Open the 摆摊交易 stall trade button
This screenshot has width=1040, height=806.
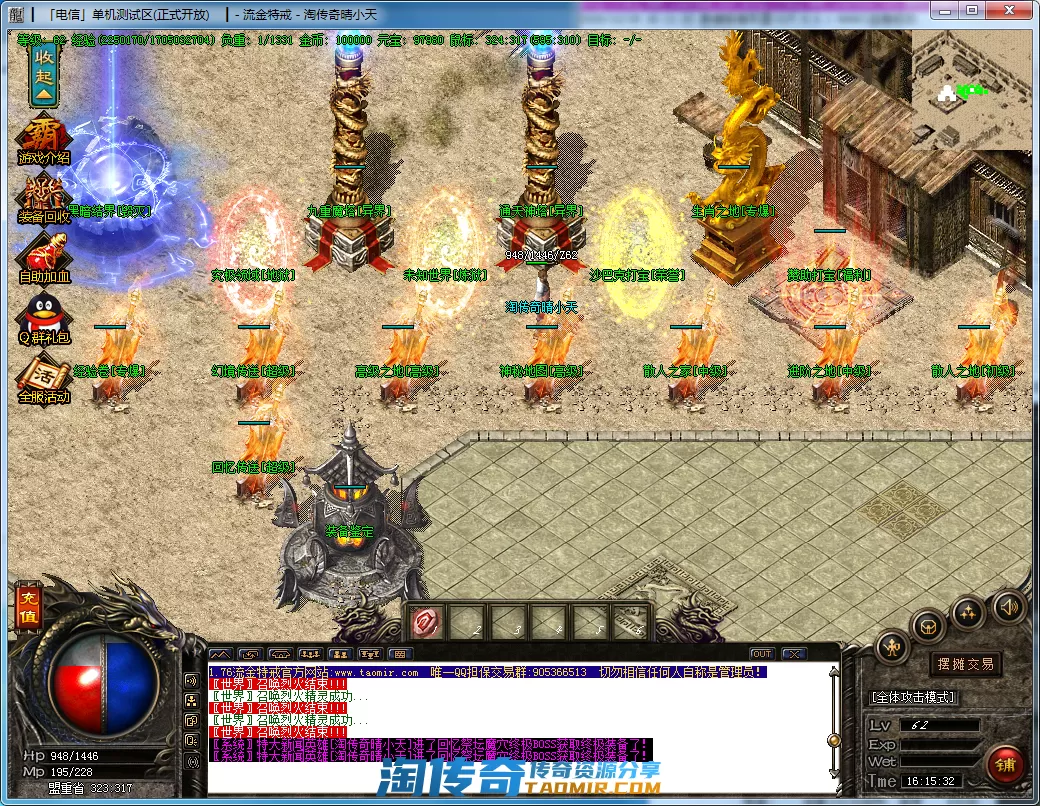(966, 663)
